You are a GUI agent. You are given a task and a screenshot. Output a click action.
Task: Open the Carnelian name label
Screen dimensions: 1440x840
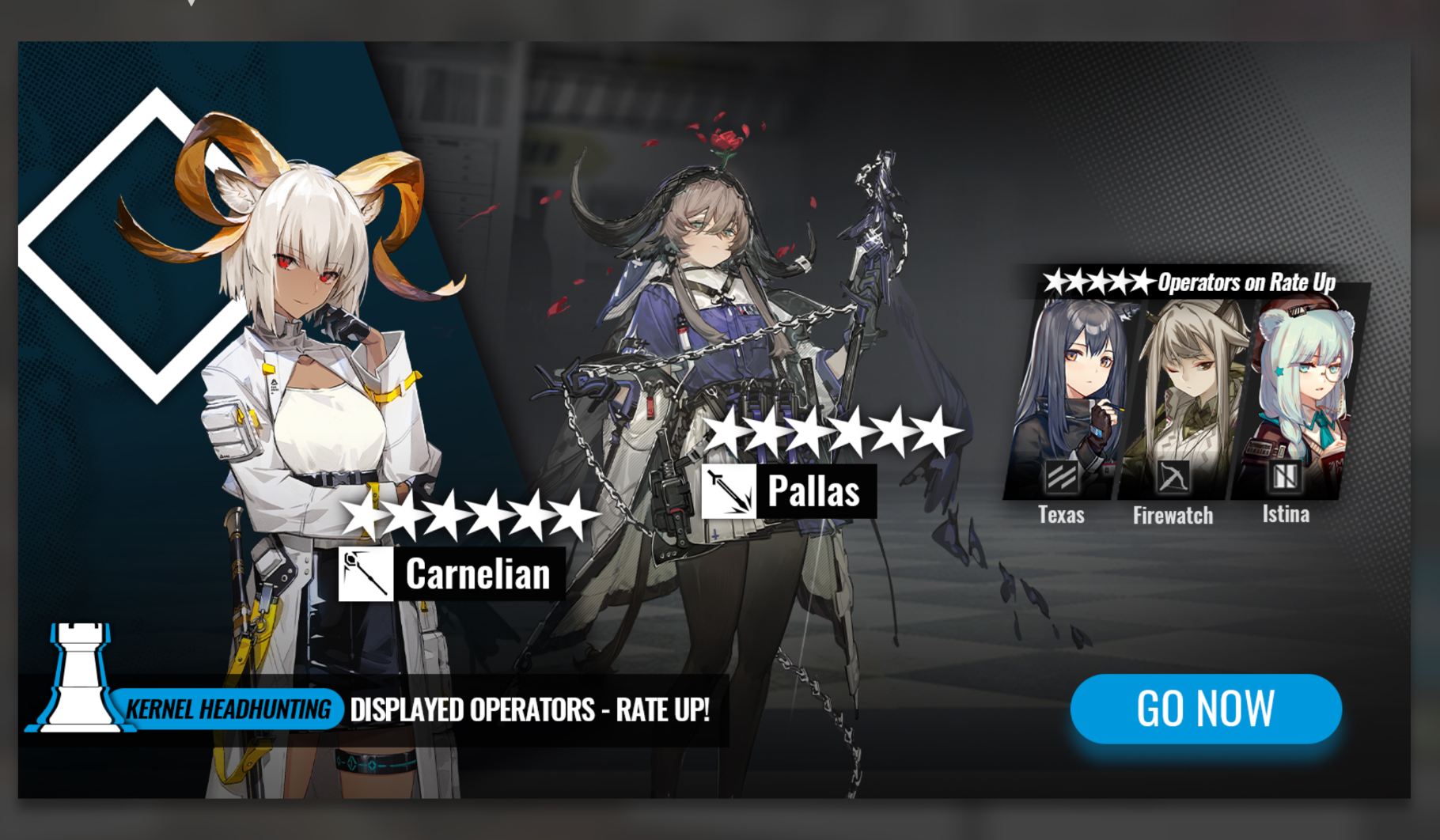477,574
